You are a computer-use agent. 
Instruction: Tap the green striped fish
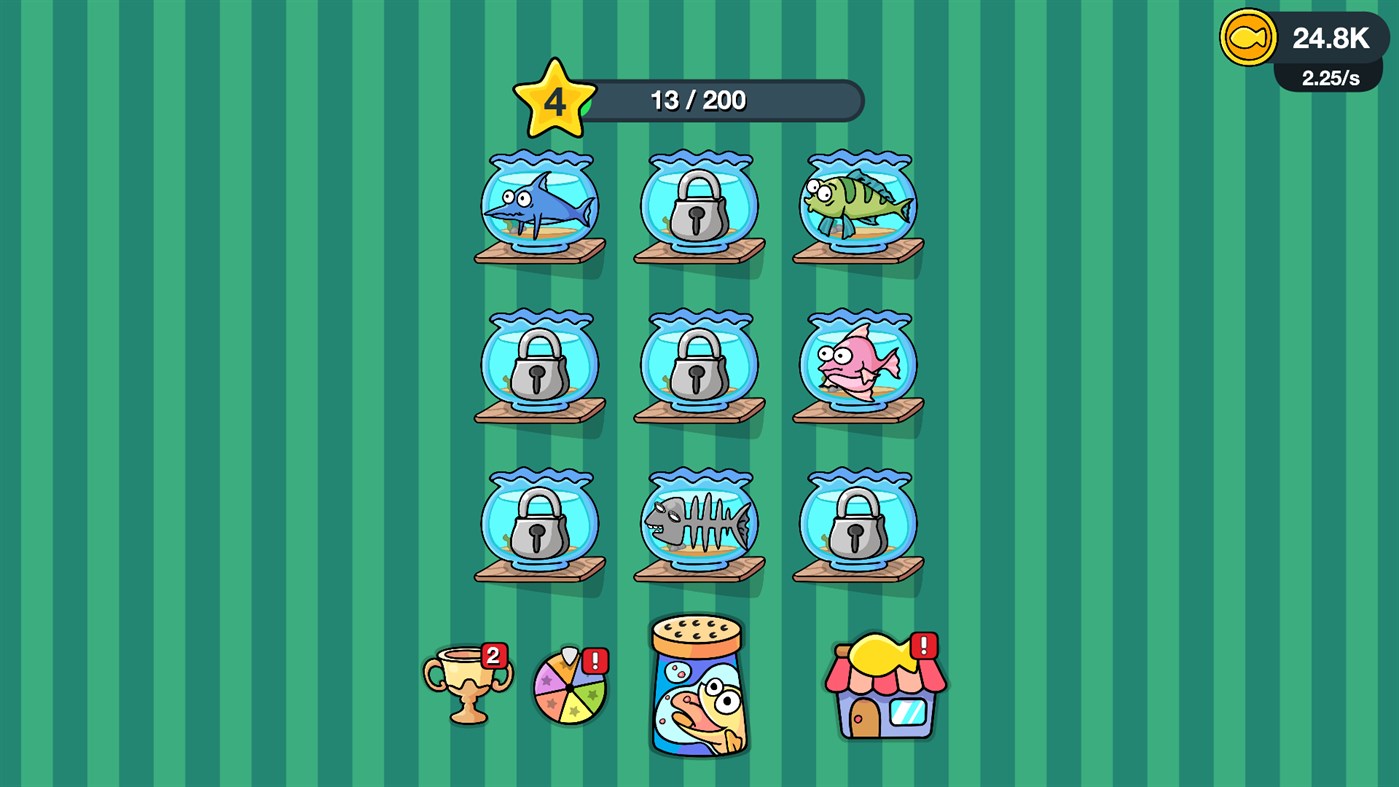857,200
